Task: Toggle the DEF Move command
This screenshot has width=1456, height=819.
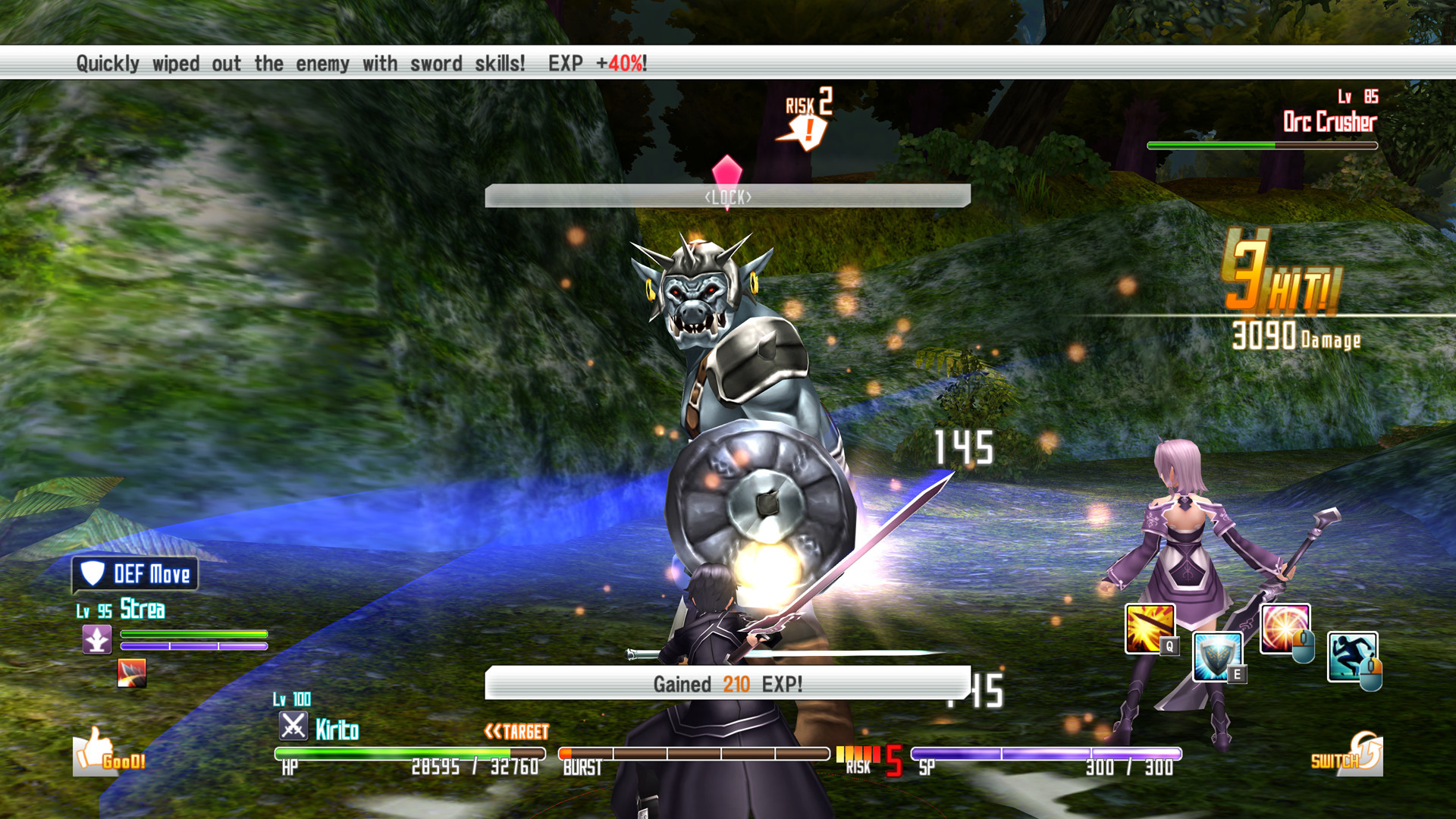Action: tap(149, 574)
